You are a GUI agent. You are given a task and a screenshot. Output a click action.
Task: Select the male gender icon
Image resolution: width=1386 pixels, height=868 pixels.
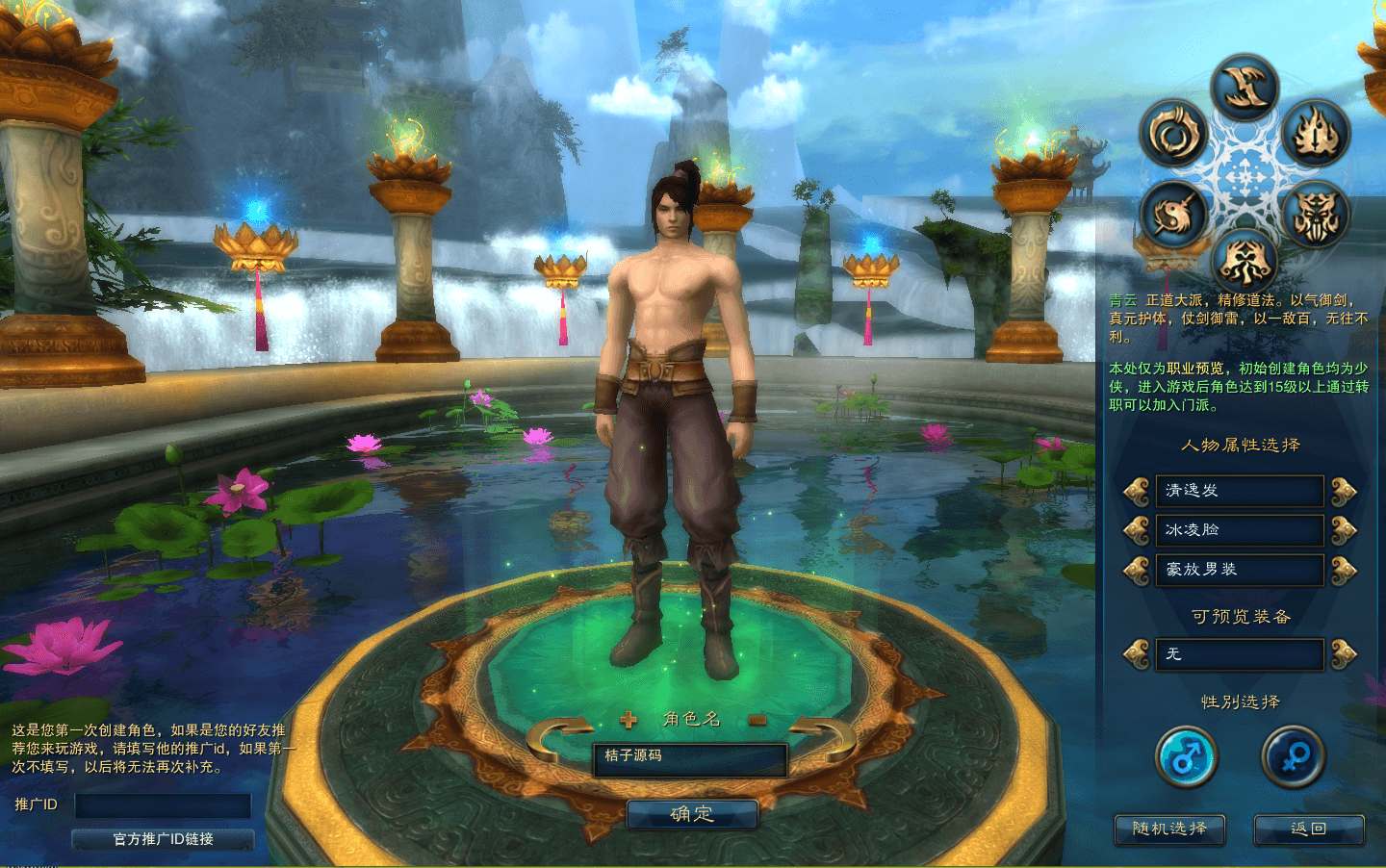pyautogui.click(x=1187, y=757)
